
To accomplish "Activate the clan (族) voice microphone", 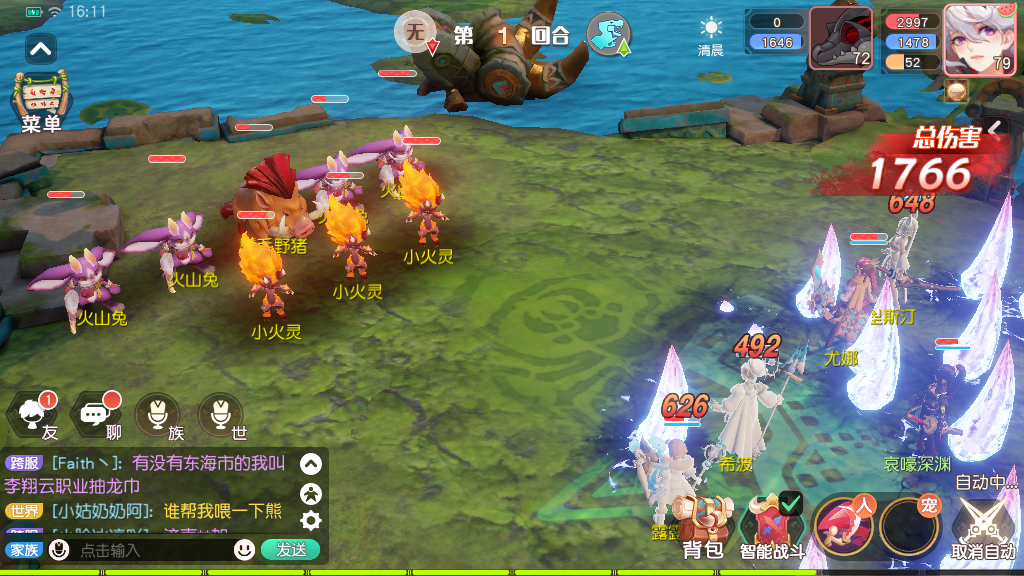I will coord(158,415).
